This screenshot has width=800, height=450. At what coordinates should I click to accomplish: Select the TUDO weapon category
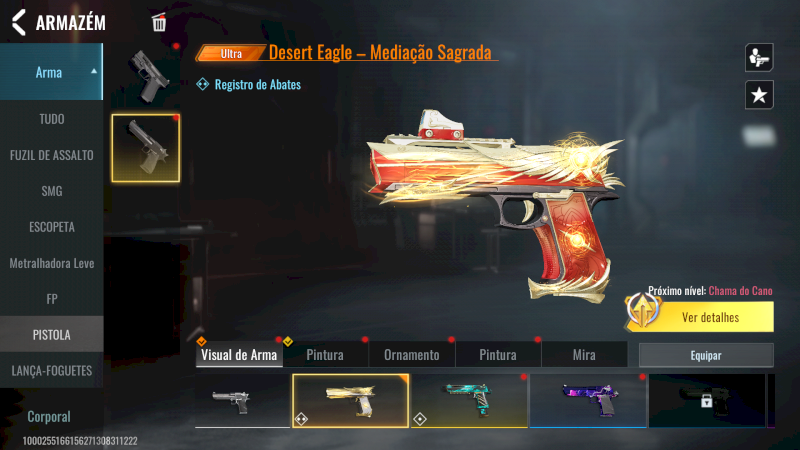pos(51,119)
